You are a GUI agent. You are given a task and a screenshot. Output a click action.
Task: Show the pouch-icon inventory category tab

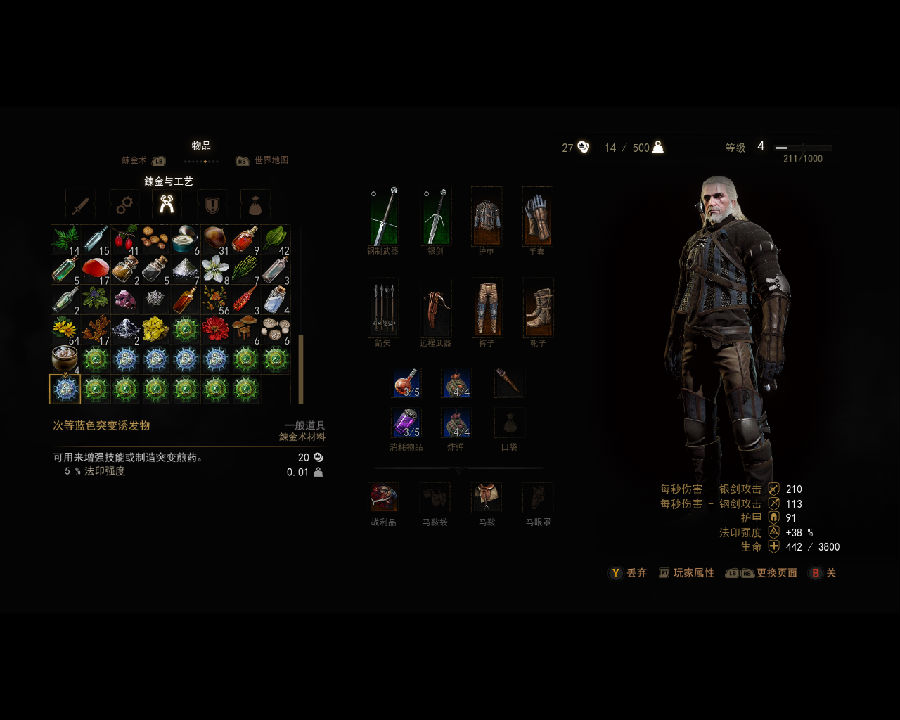click(x=256, y=205)
